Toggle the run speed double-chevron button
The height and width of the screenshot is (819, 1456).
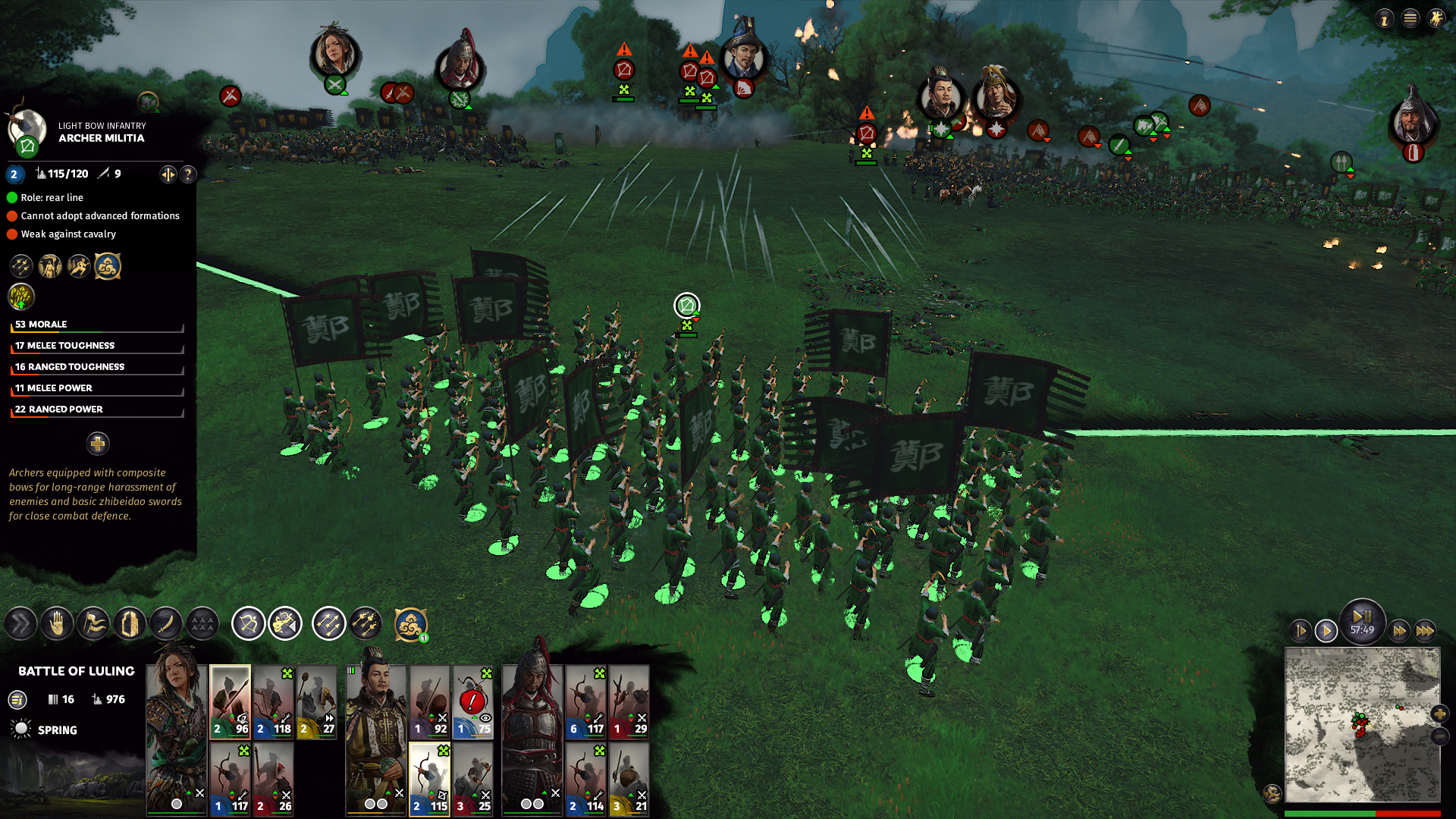(x=20, y=624)
